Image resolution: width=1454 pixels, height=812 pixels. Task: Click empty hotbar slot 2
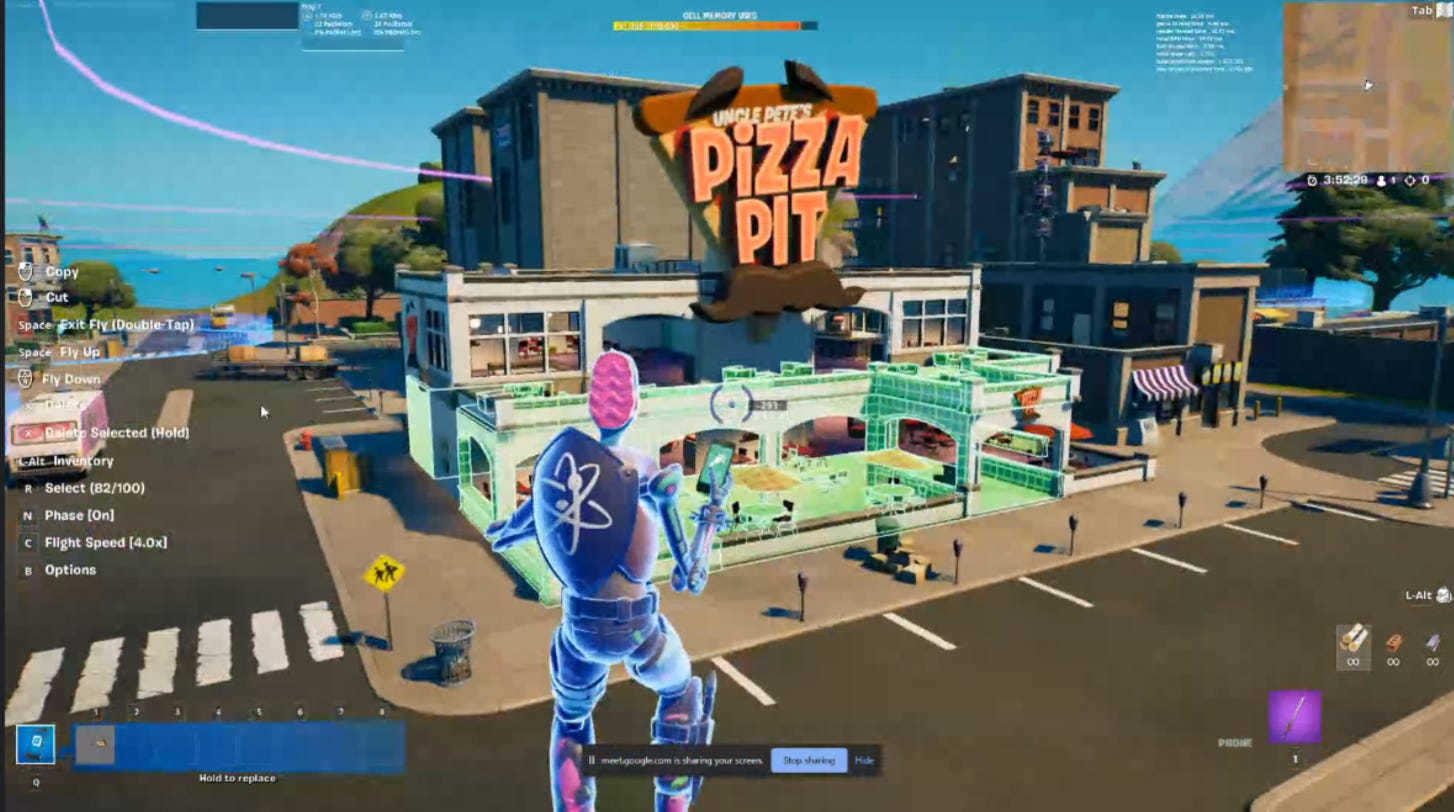click(135, 745)
